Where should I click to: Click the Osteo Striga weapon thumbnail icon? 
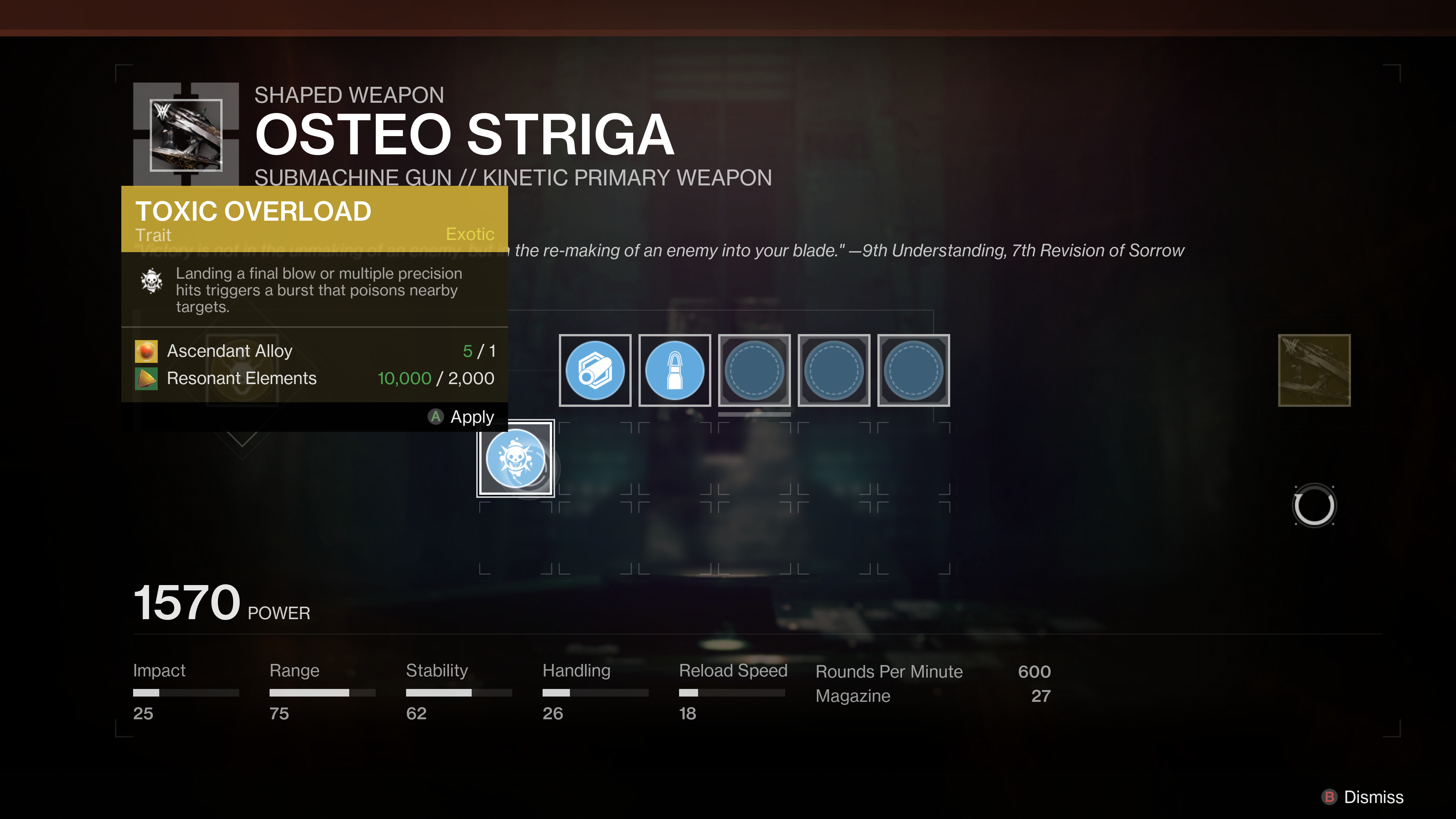click(187, 136)
